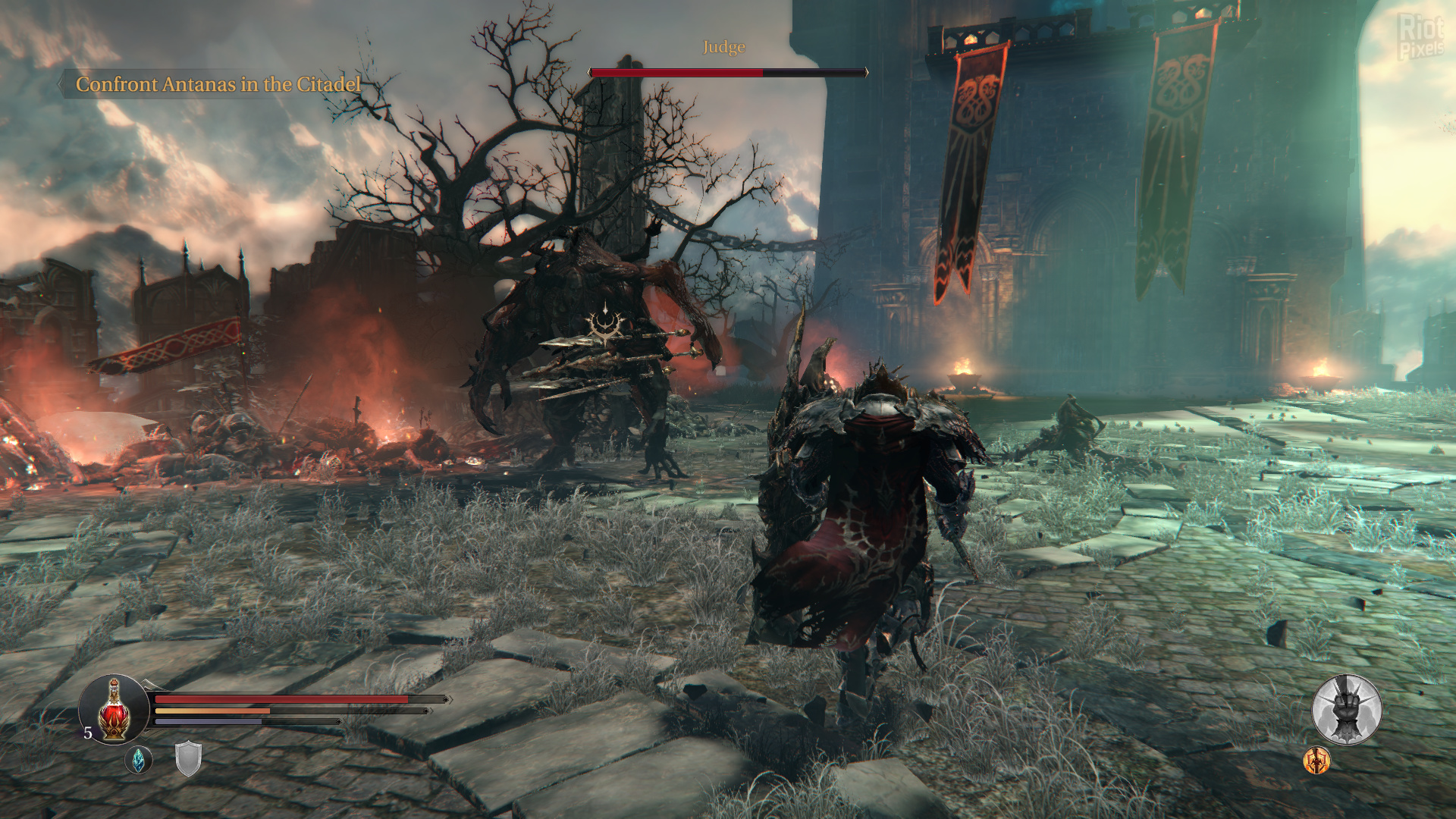Open the Confront Antanas objective tracker
Image resolution: width=1456 pixels, height=819 pixels.
pyautogui.click(x=218, y=84)
